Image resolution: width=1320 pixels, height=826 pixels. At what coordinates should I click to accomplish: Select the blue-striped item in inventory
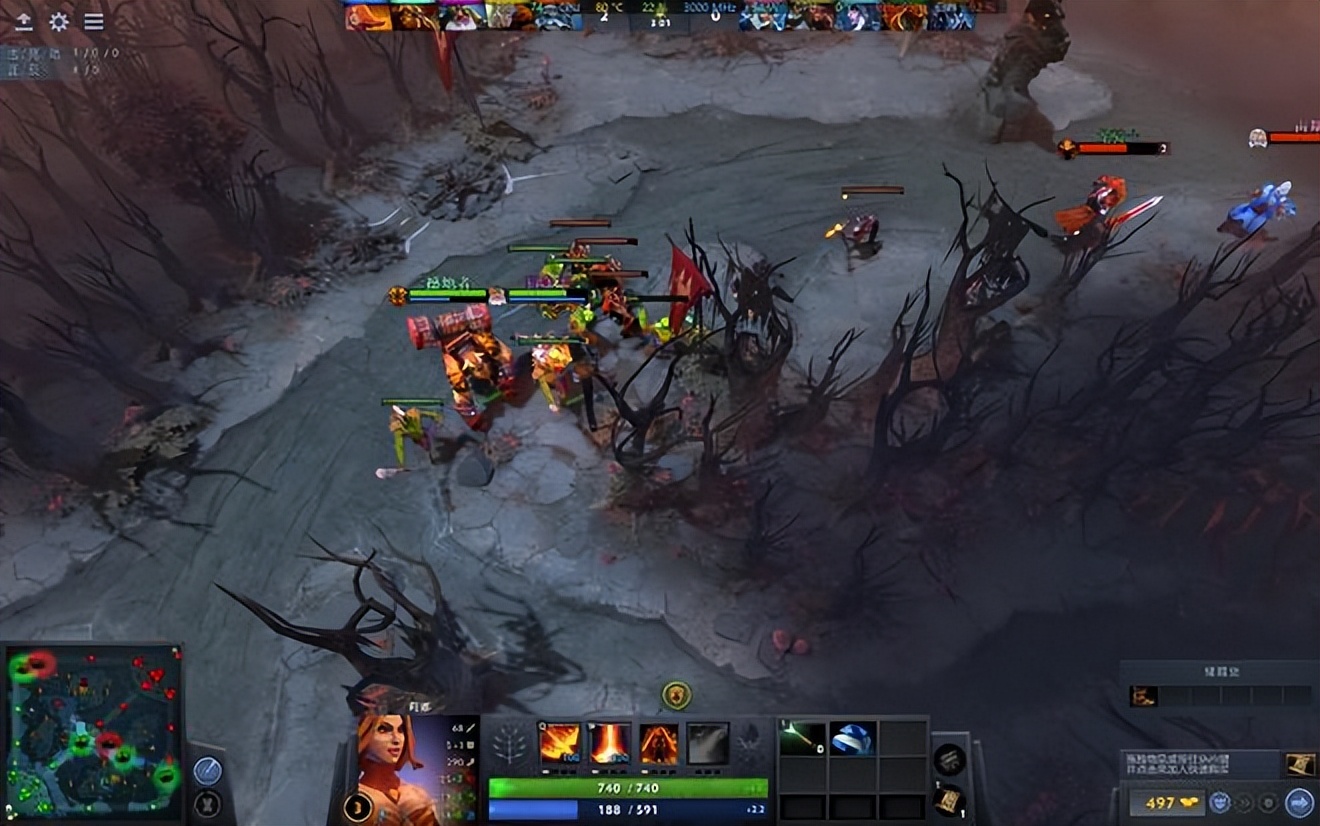[x=852, y=738]
